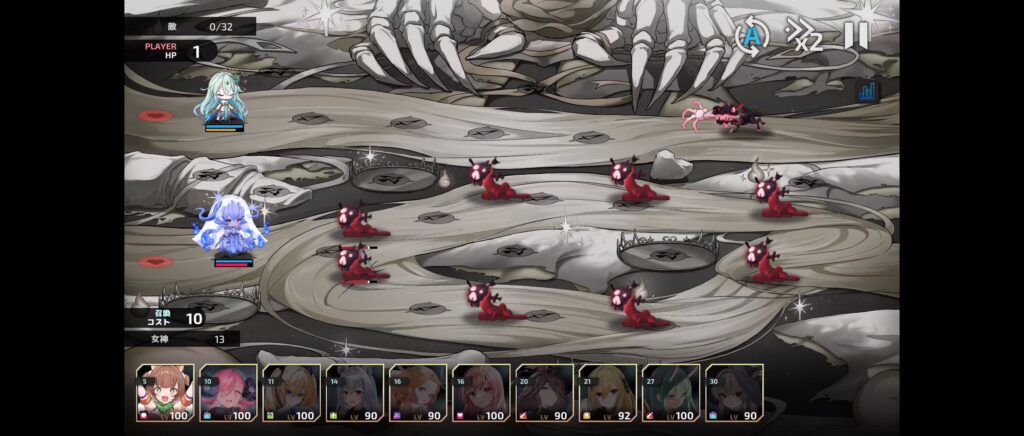Choose the cost 20 brown-haired unit card
The height and width of the screenshot is (436, 1024).
tap(545, 392)
